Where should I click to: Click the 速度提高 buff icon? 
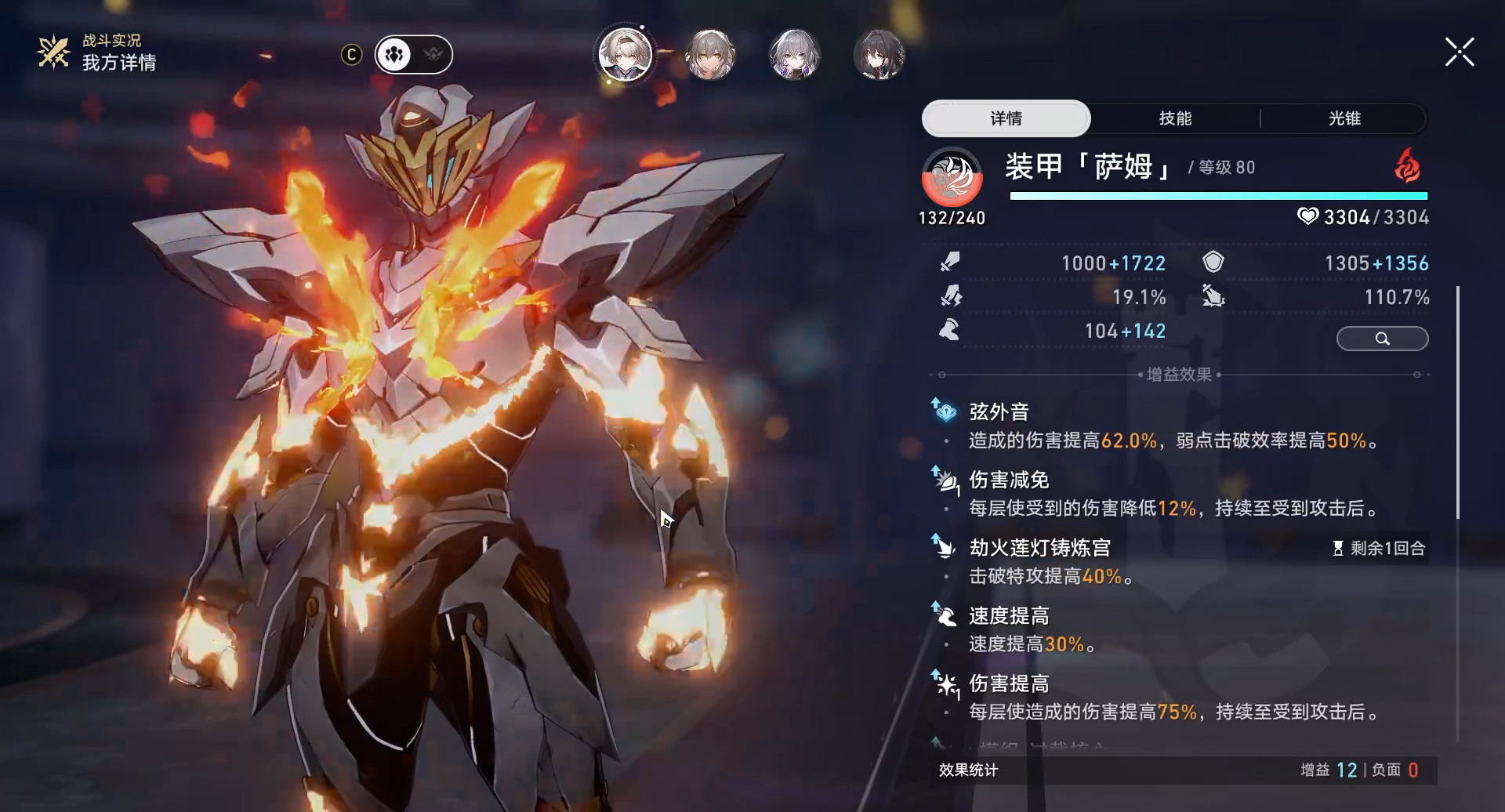(x=945, y=616)
